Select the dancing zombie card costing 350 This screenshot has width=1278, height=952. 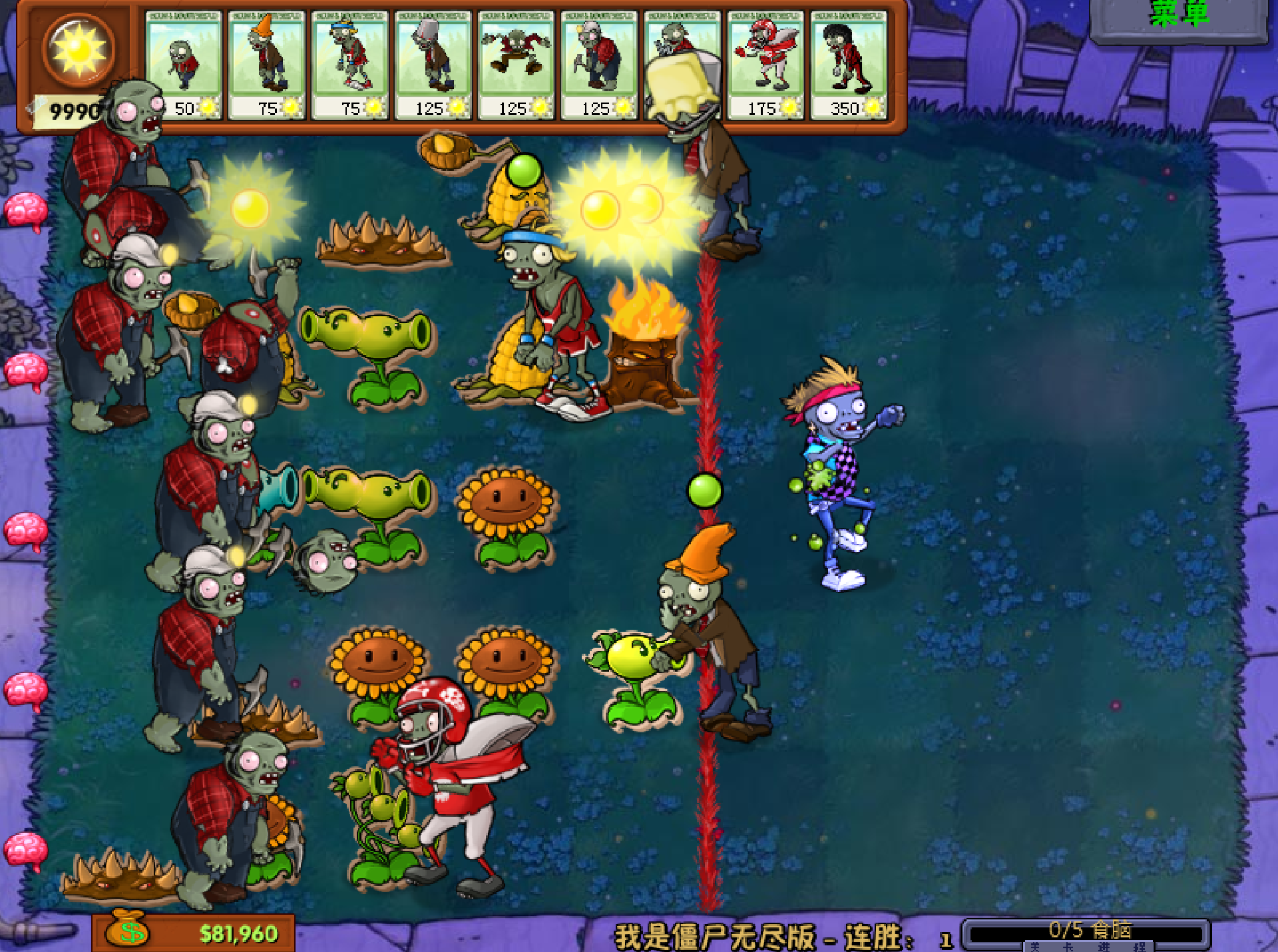849,65
